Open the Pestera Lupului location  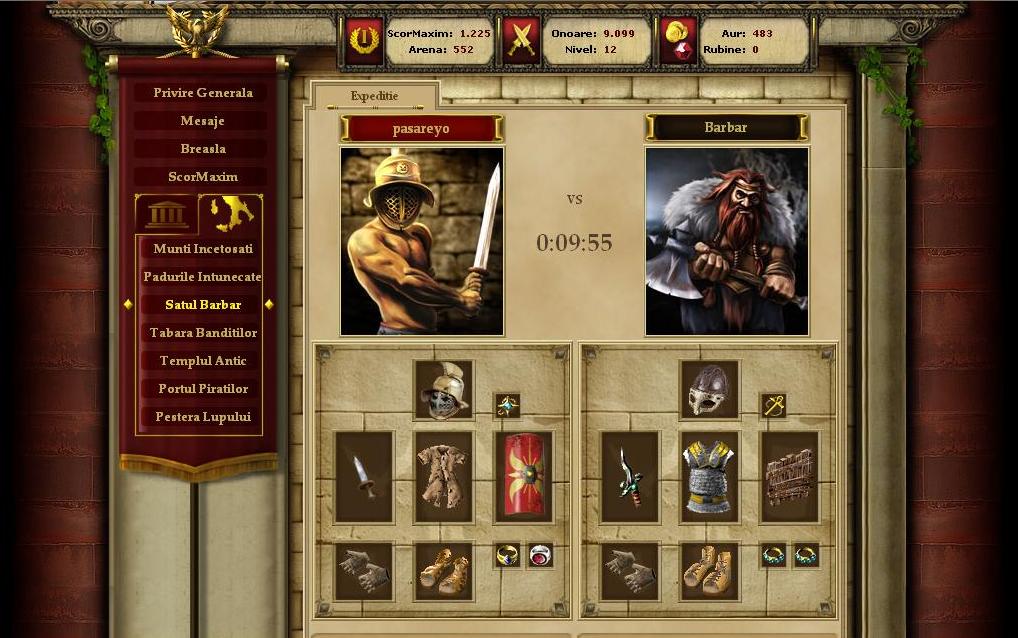202,417
